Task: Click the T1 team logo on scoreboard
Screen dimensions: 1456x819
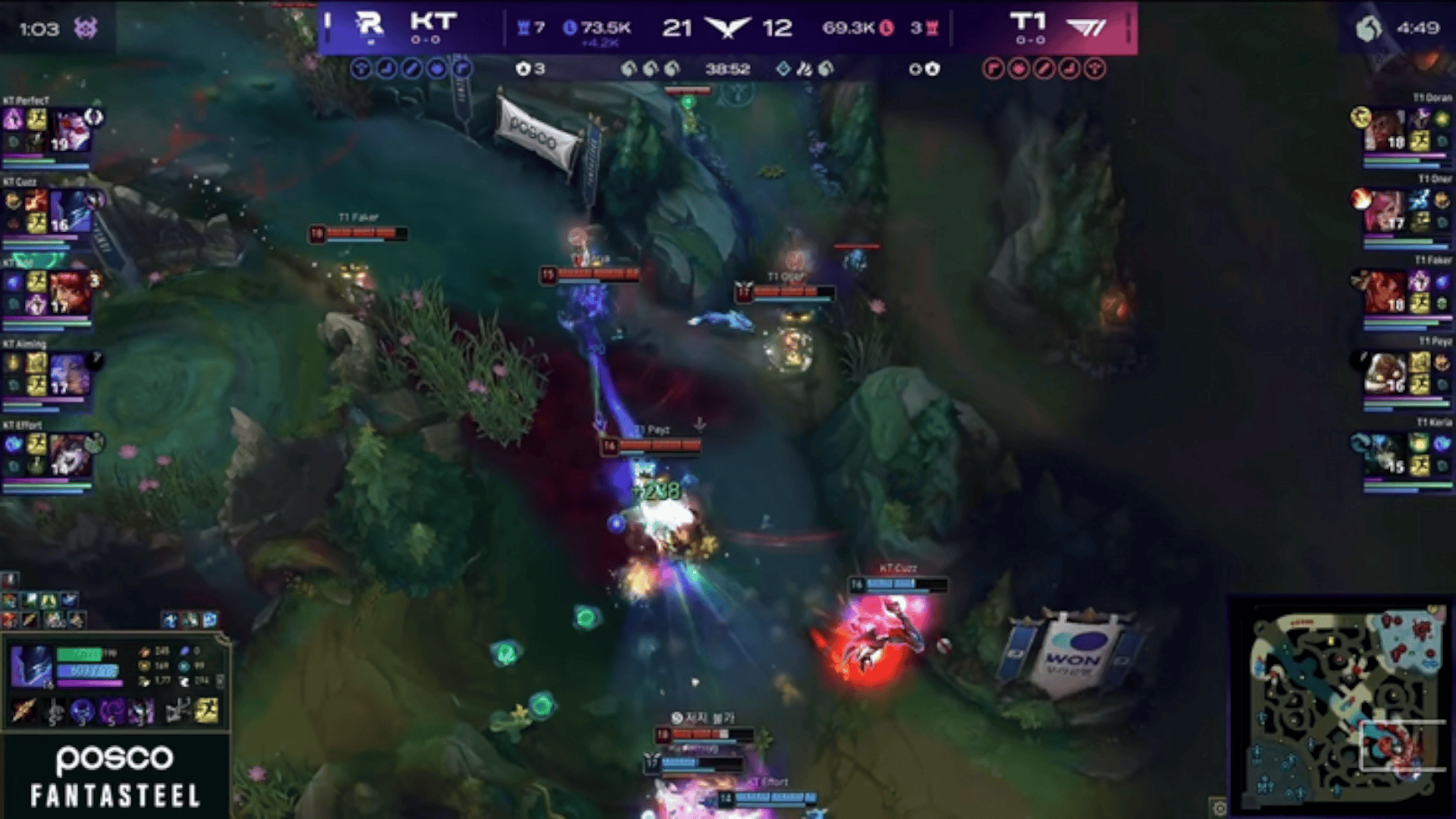Action: 1086,28
